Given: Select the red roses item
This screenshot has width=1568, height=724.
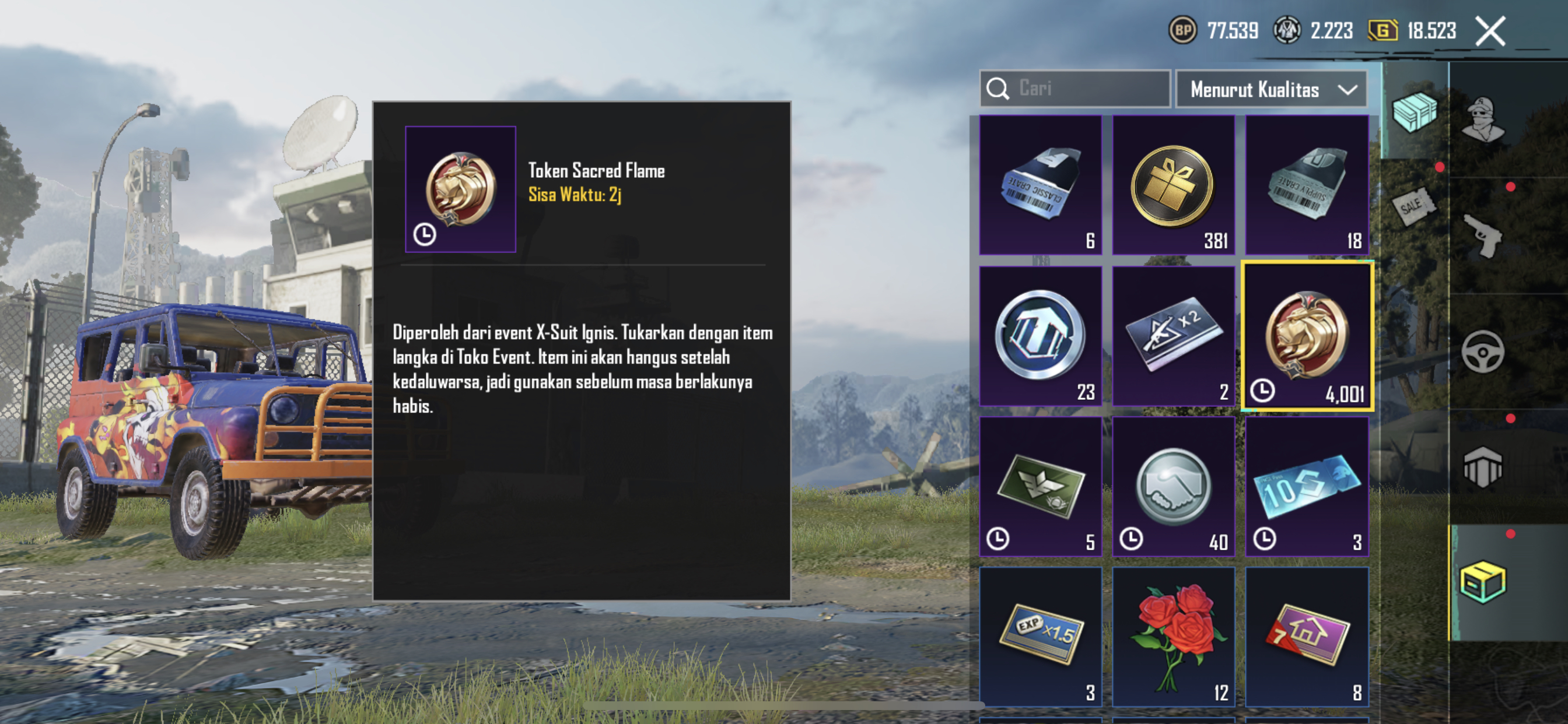Looking at the screenshot, I should pyautogui.click(x=1173, y=637).
